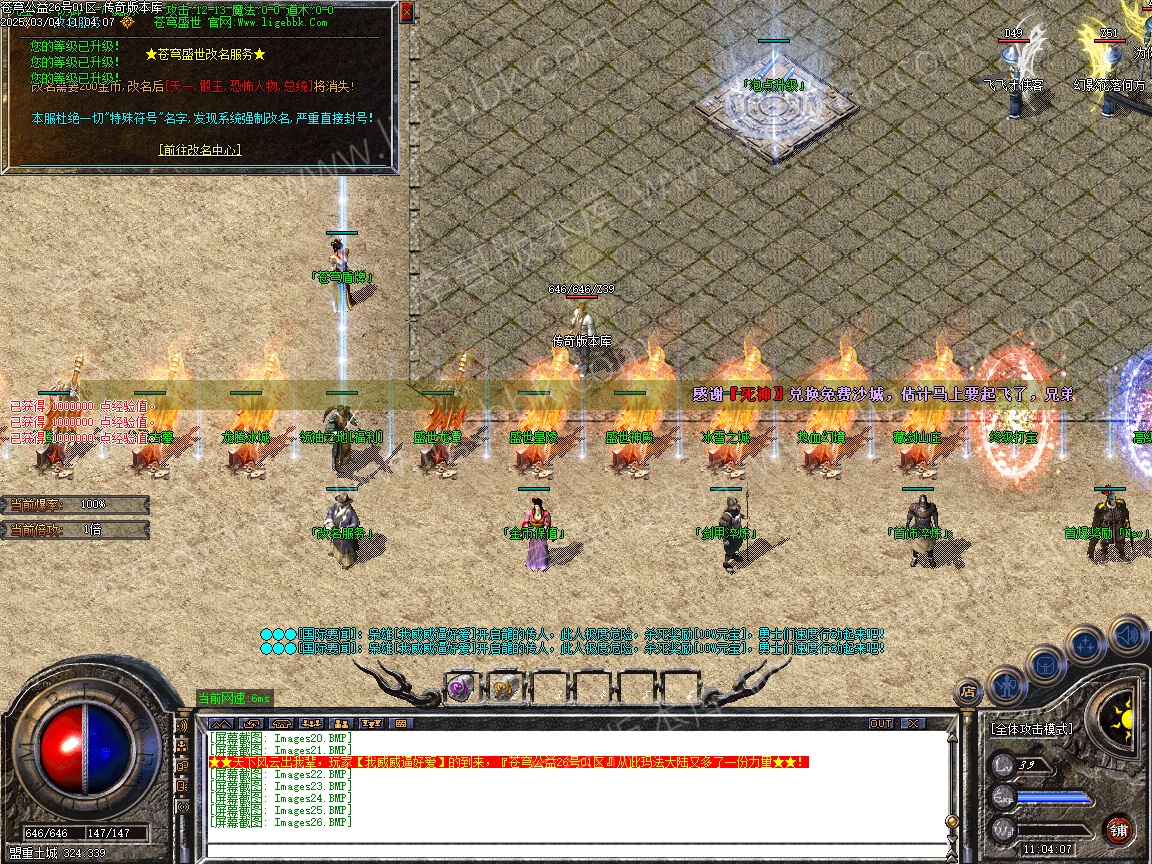This screenshot has height=864, width=1152.
Task: Use the gold scroll in the belt slot
Action: [x=502, y=688]
